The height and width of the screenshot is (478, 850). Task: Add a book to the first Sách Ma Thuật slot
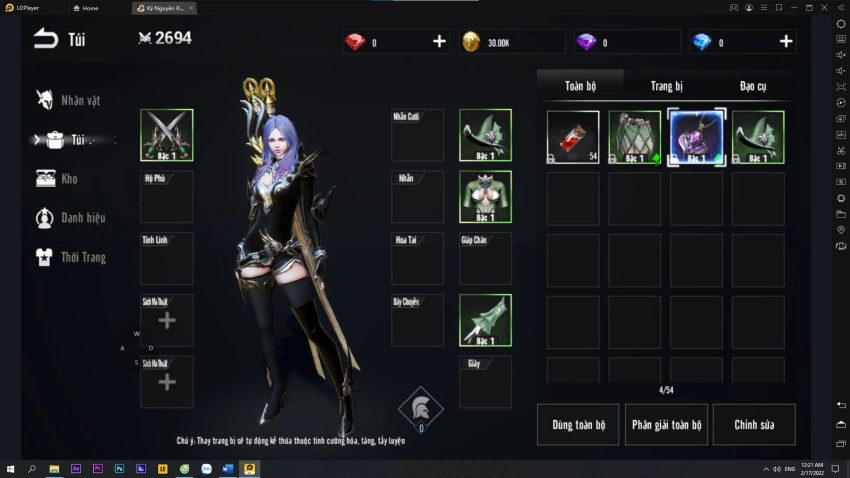[167, 320]
